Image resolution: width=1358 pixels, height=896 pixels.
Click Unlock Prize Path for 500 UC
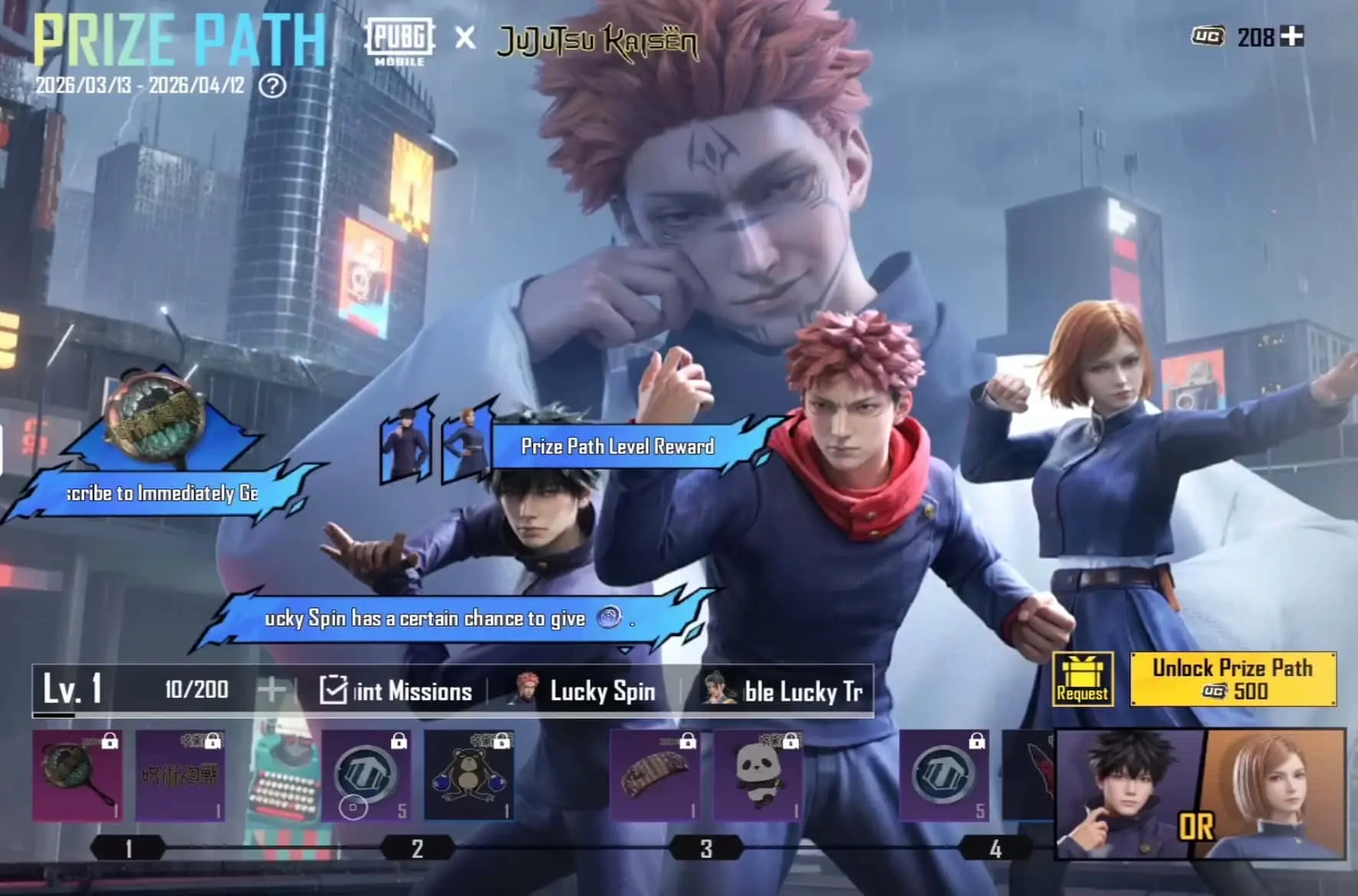click(x=1232, y=679)
